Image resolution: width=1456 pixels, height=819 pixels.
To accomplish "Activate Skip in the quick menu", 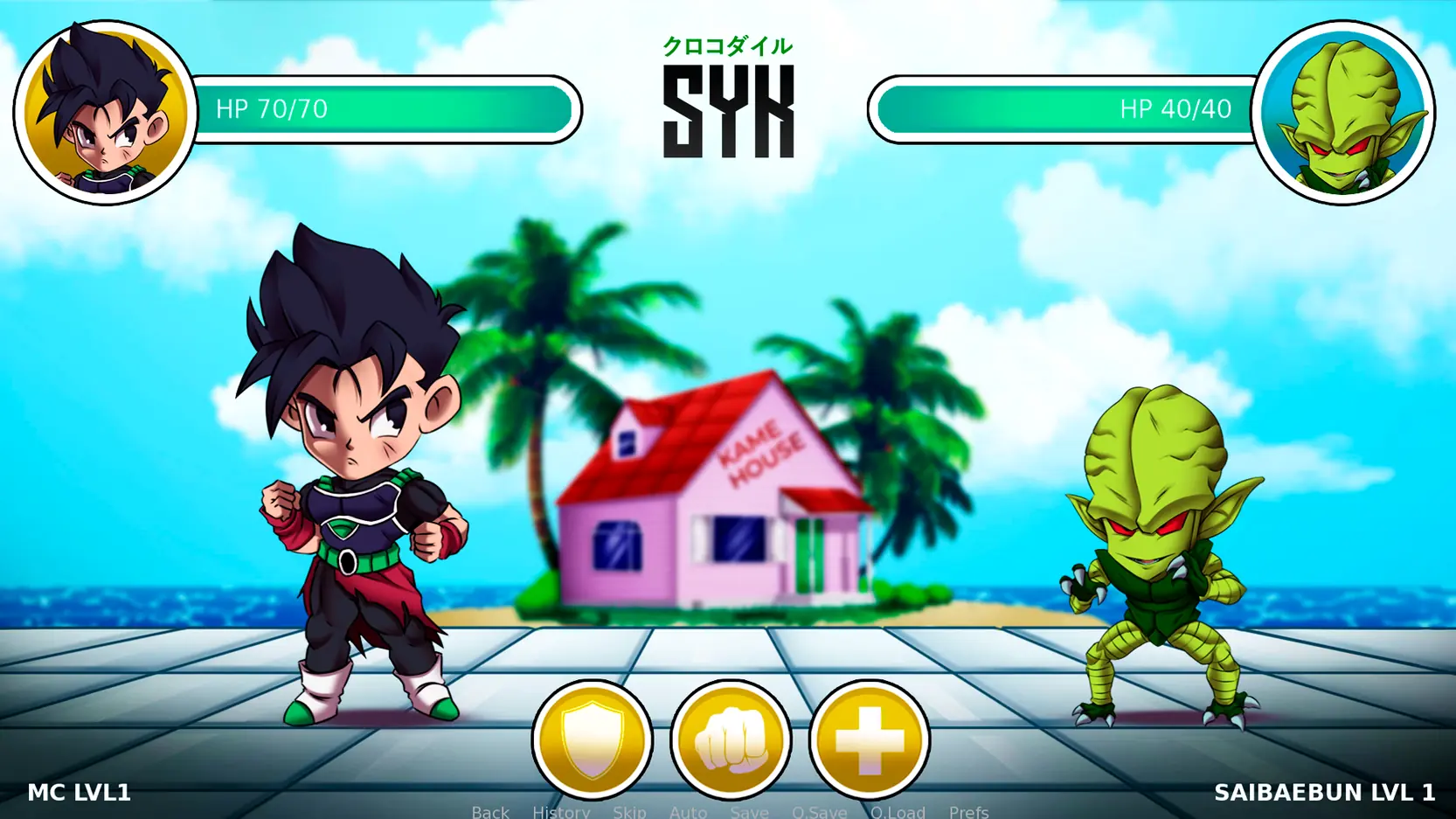I will coord(629,811).
